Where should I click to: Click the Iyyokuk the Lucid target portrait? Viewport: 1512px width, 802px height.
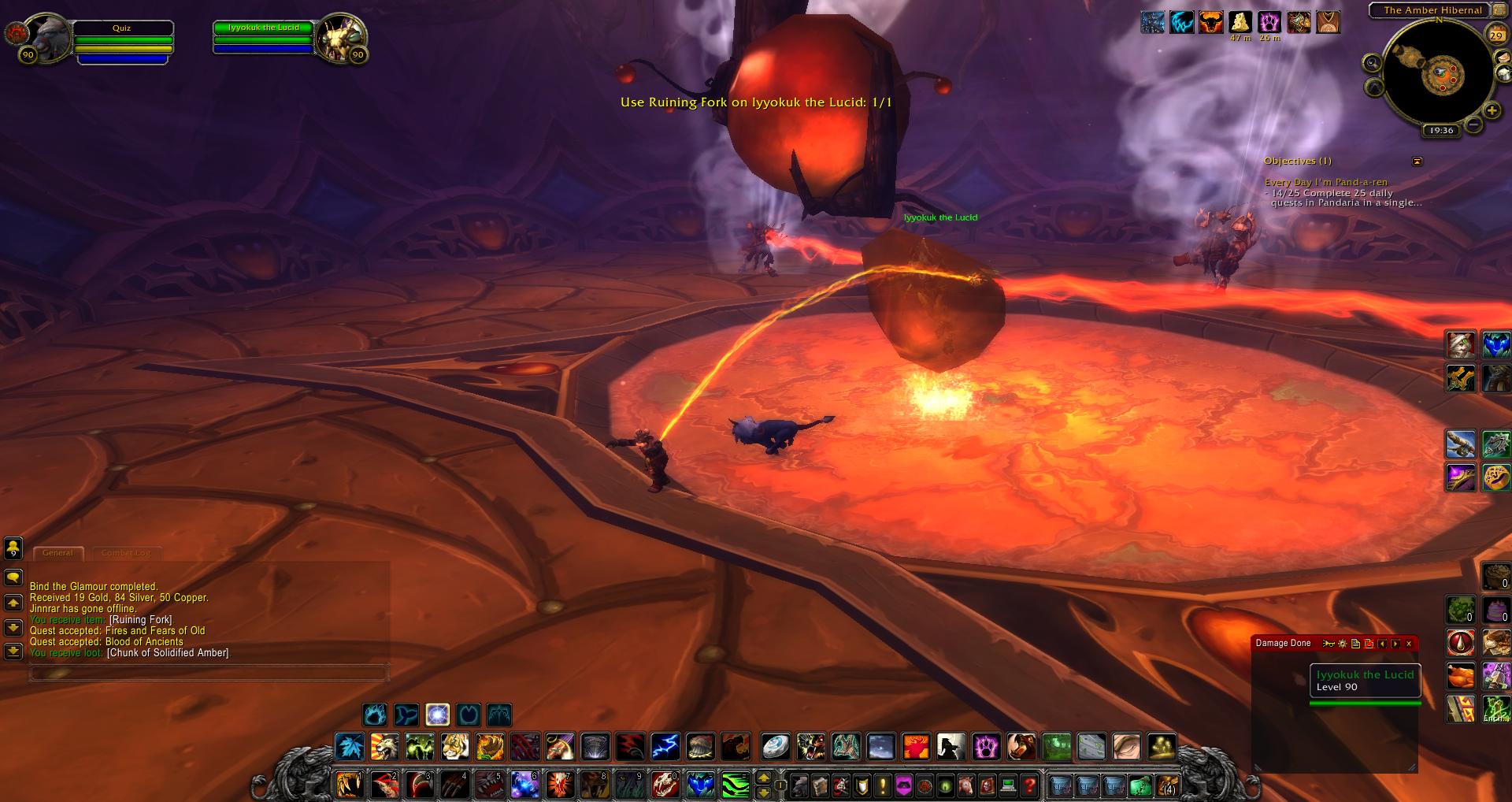click(x=340, y=37)
